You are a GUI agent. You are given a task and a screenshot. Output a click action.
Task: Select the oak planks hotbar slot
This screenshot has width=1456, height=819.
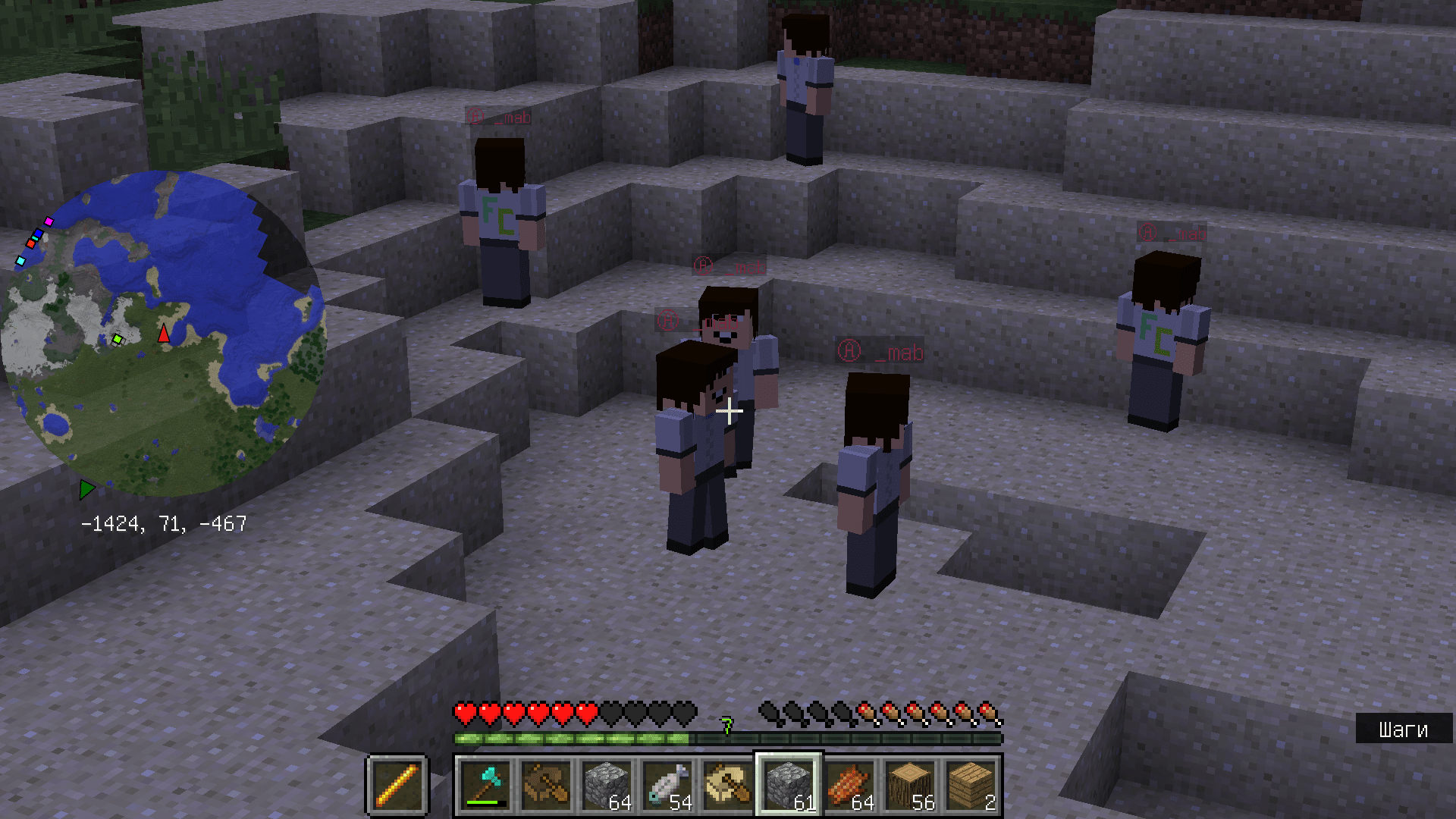click(x=971, y=785)
